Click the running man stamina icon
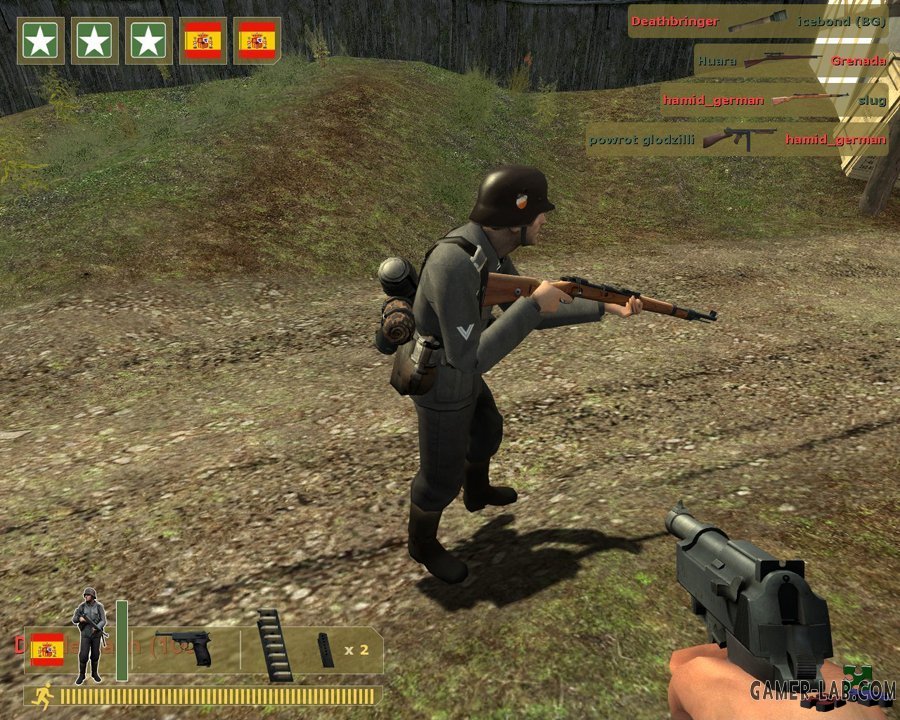Viewport: 900px width, 720px height. coord(42,695)
